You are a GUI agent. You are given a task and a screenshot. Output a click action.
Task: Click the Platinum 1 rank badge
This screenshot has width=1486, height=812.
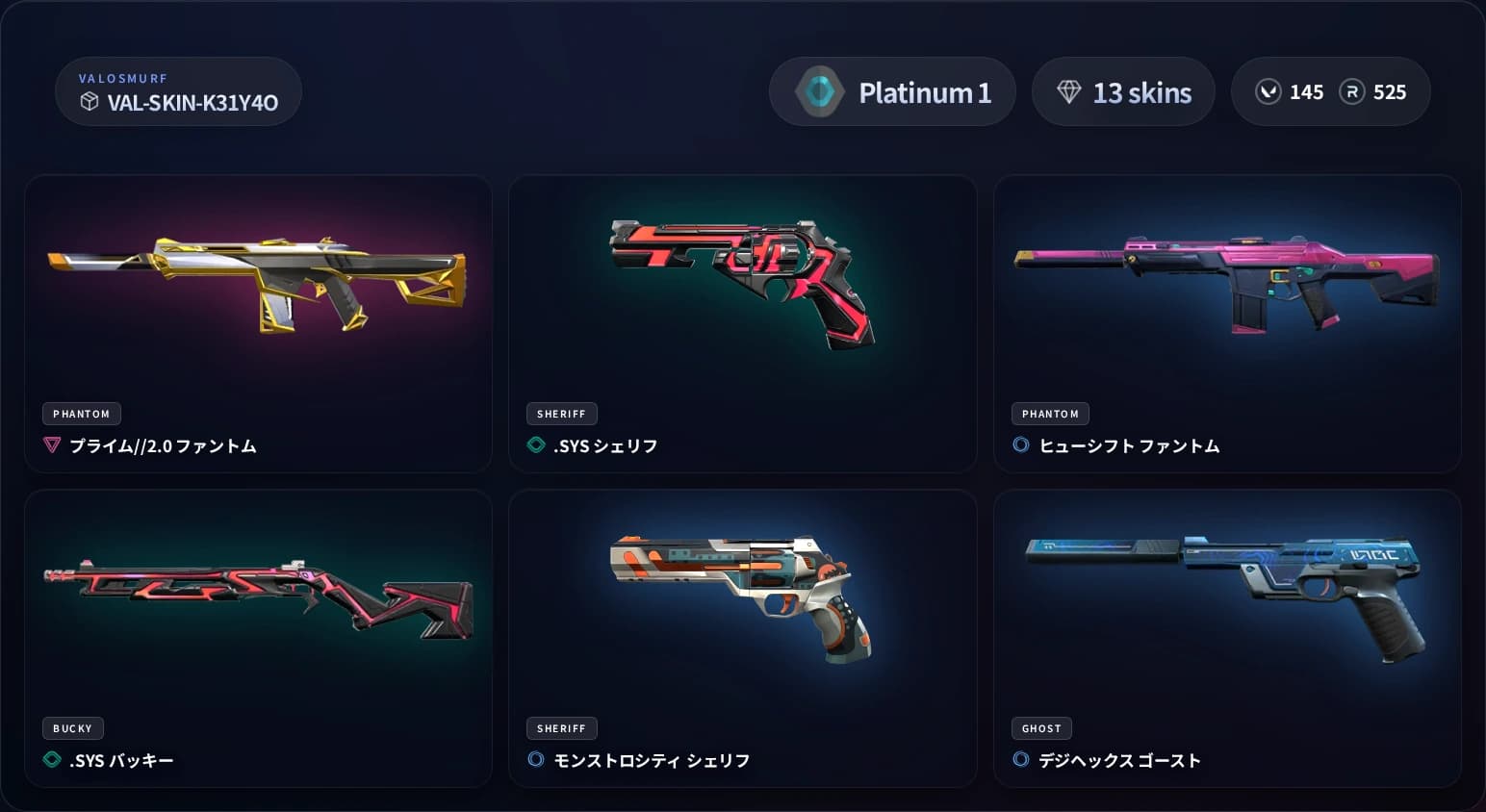(x=891, y=91)
